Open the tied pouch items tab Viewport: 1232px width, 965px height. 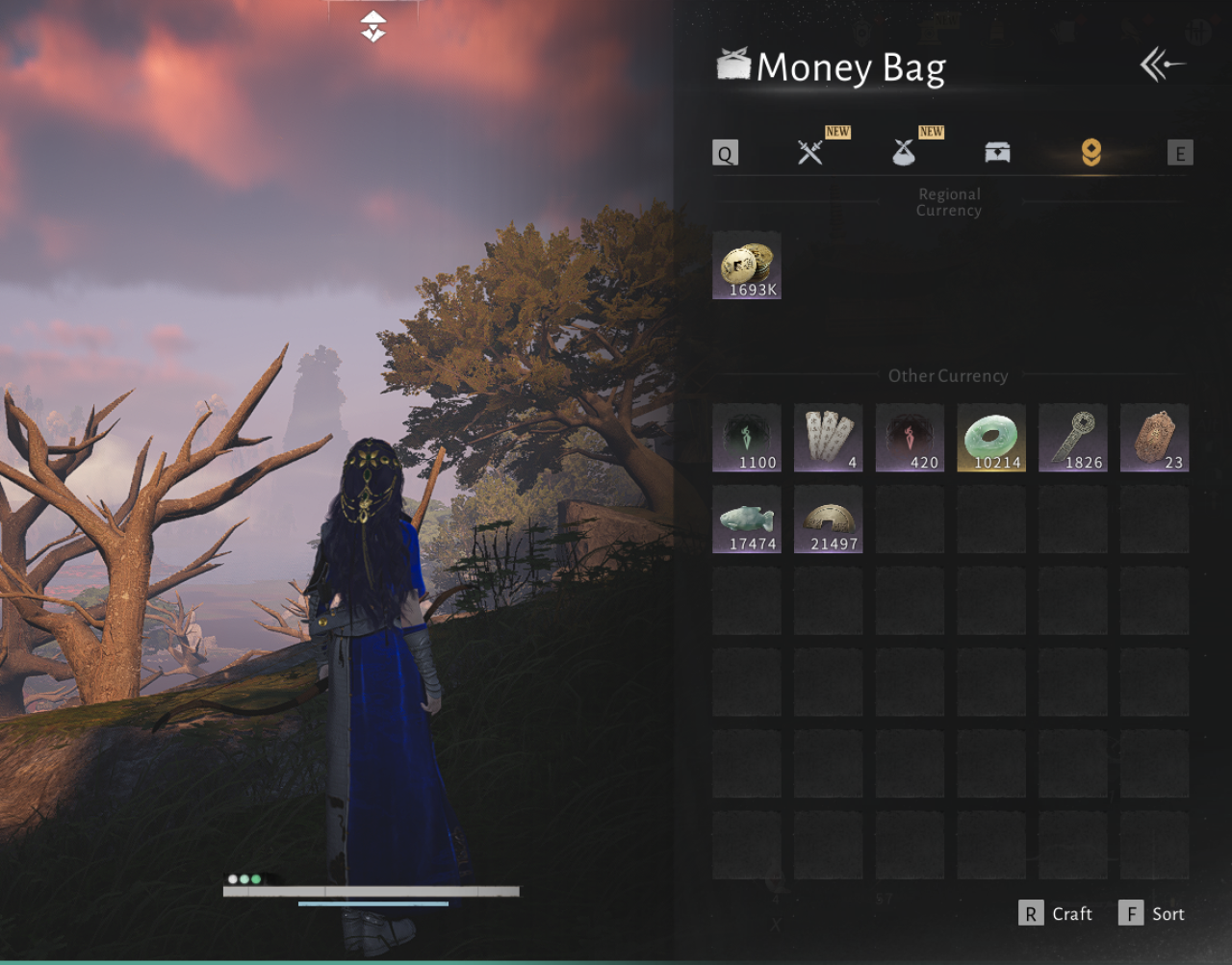point(904,152)
